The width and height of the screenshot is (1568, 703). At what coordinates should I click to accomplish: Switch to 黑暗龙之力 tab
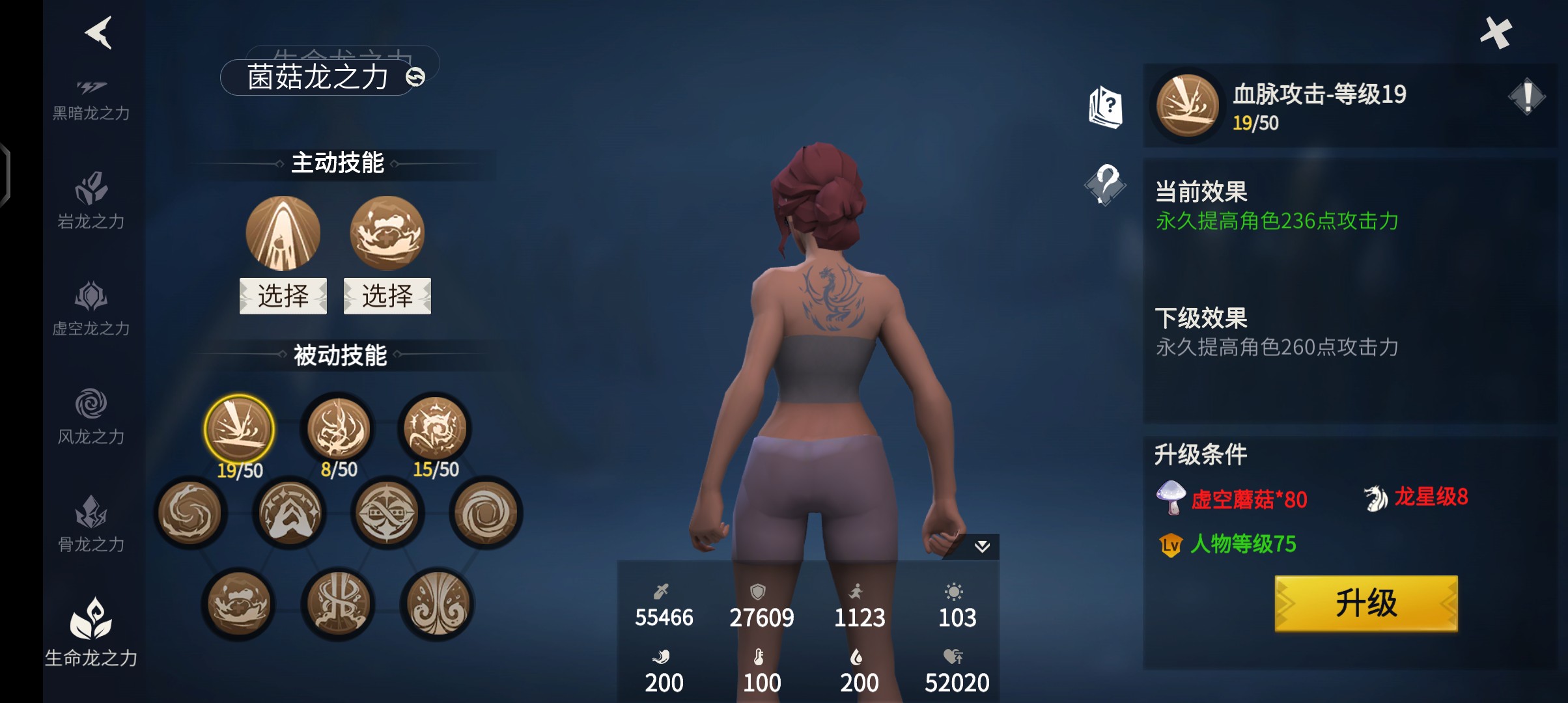pos(91,100)
